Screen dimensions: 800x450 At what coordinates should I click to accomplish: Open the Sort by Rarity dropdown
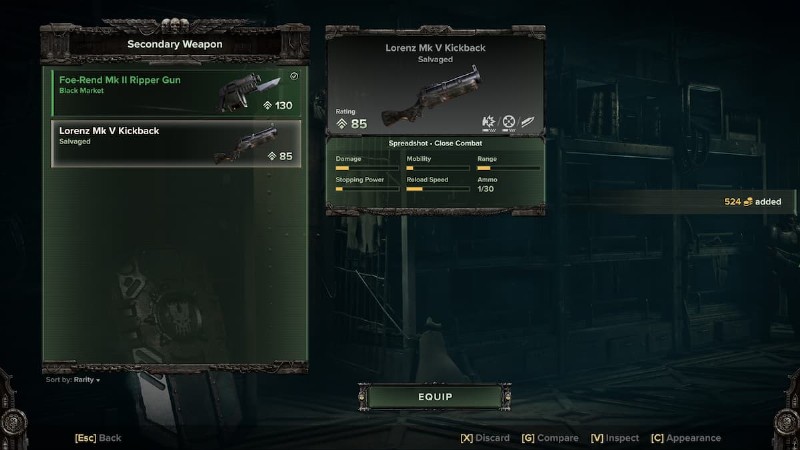click(73, 380)
